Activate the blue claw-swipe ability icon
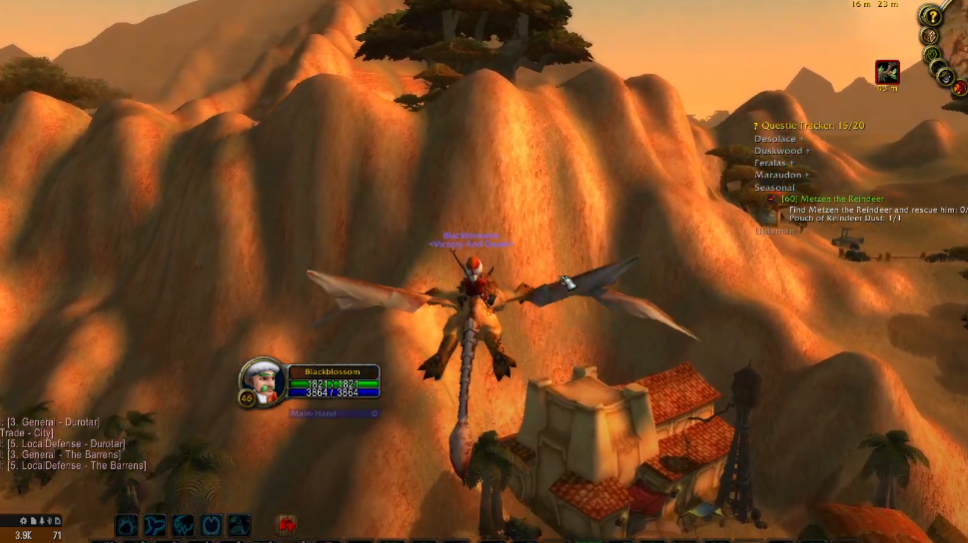 (x=183, y=525)
